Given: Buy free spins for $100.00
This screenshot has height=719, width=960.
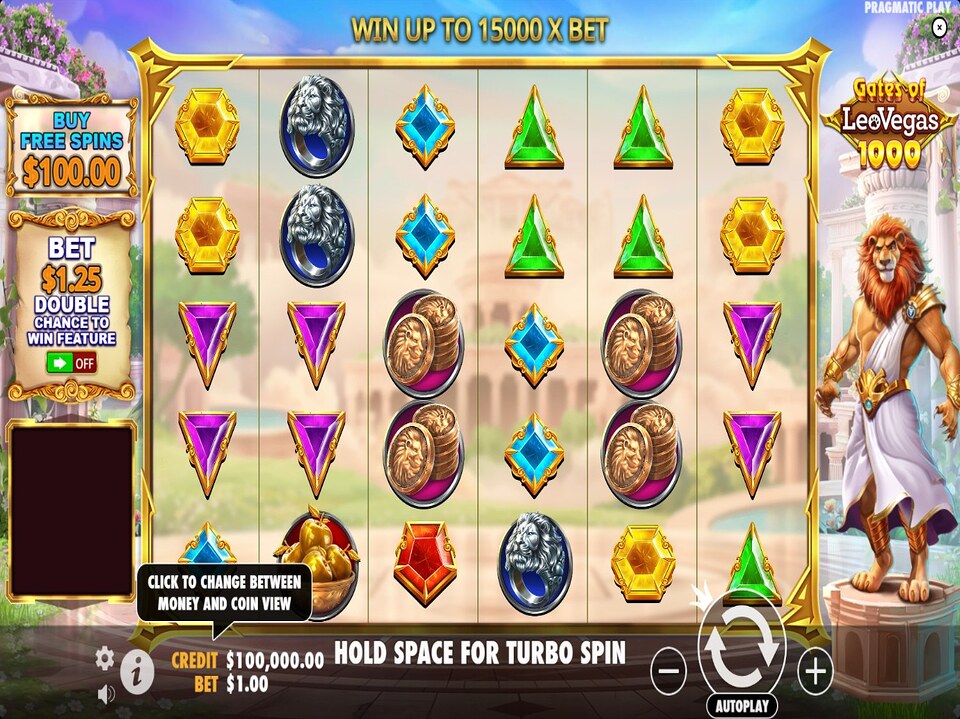Looking at the screenshot, I should [x=72, y=146].
